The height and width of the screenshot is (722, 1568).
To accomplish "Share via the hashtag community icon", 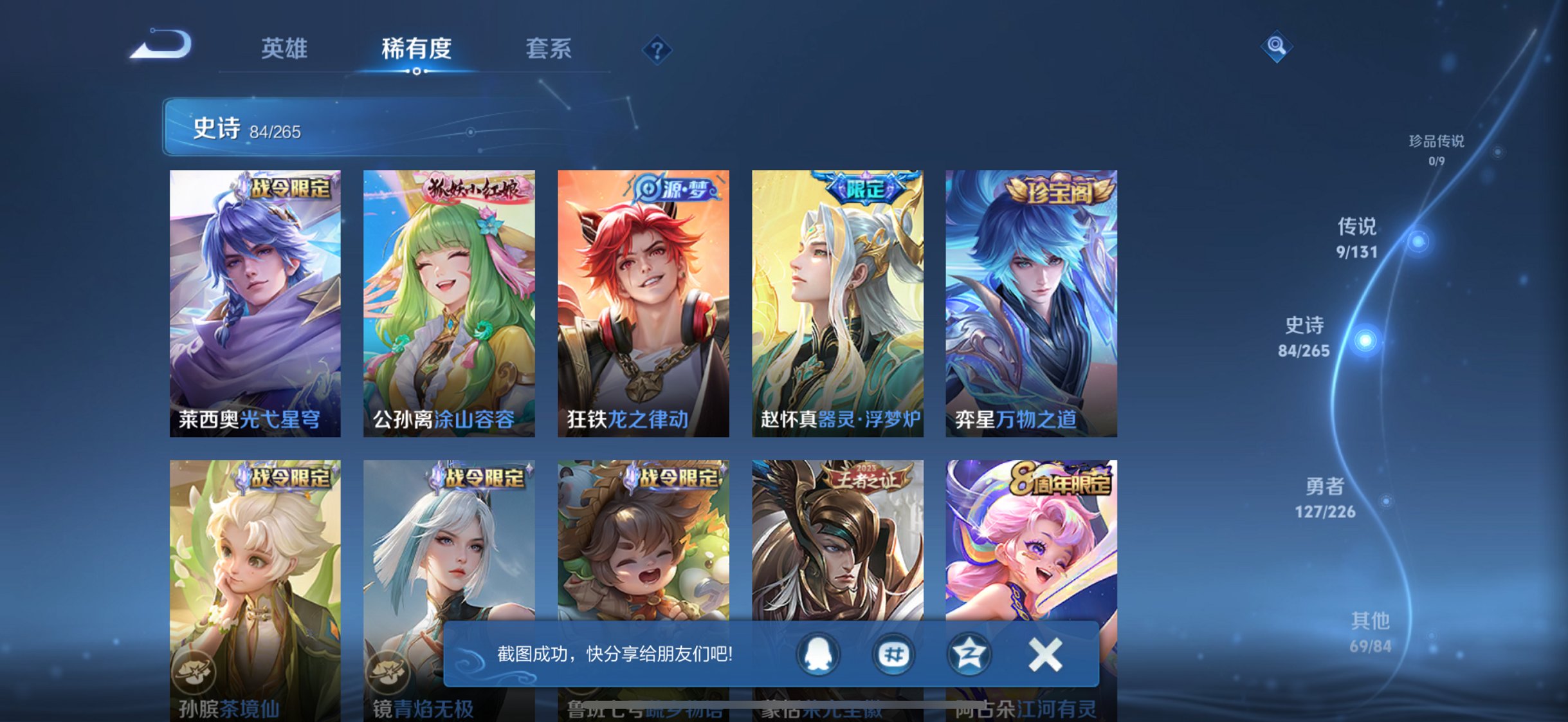I will click(894, 654).
